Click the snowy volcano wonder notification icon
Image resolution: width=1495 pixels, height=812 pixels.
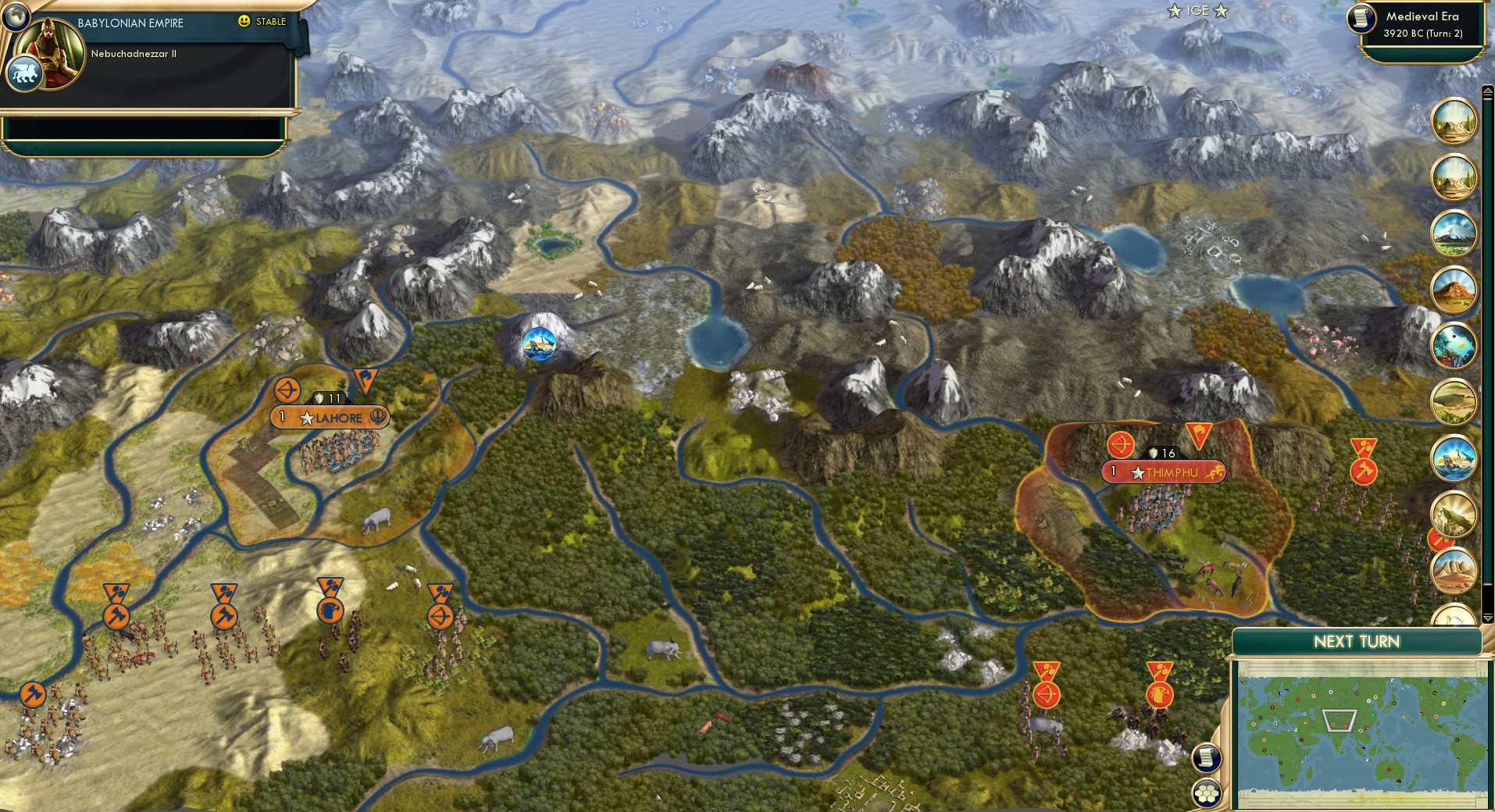(x=1454, y=233)
